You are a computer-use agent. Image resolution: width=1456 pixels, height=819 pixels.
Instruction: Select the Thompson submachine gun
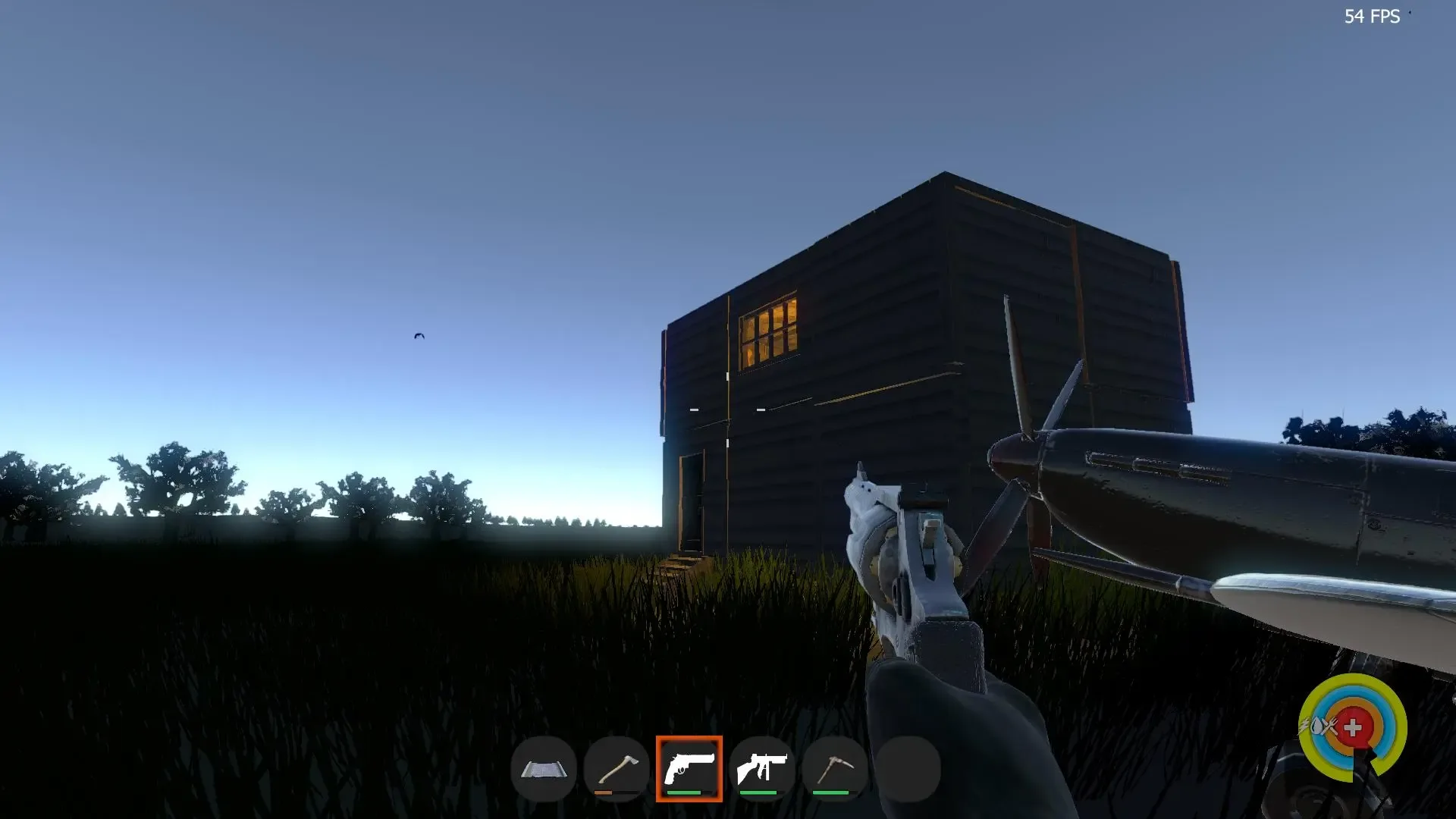click(762, 769)
